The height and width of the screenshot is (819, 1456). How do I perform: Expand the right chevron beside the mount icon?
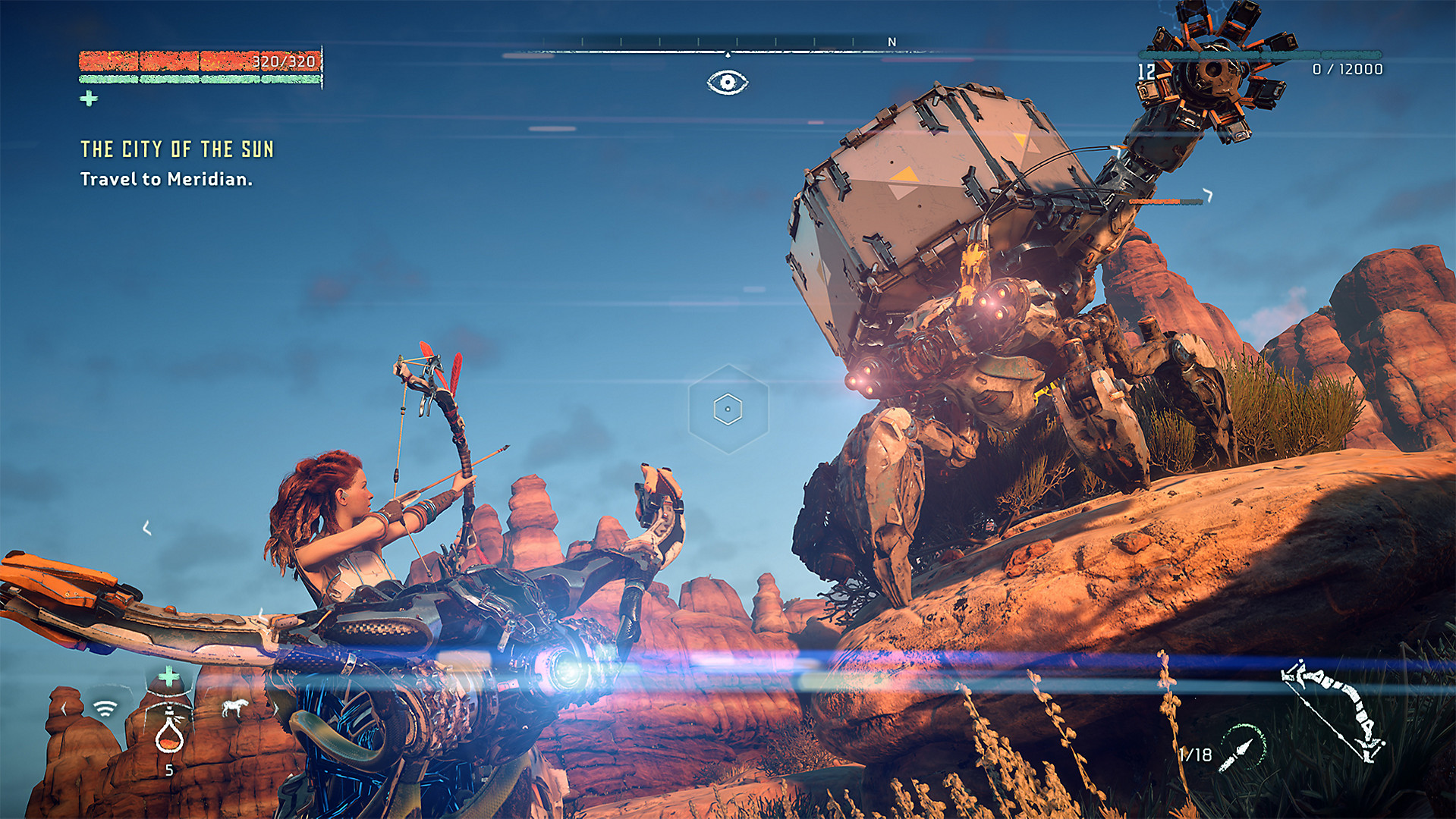(275, 708)
